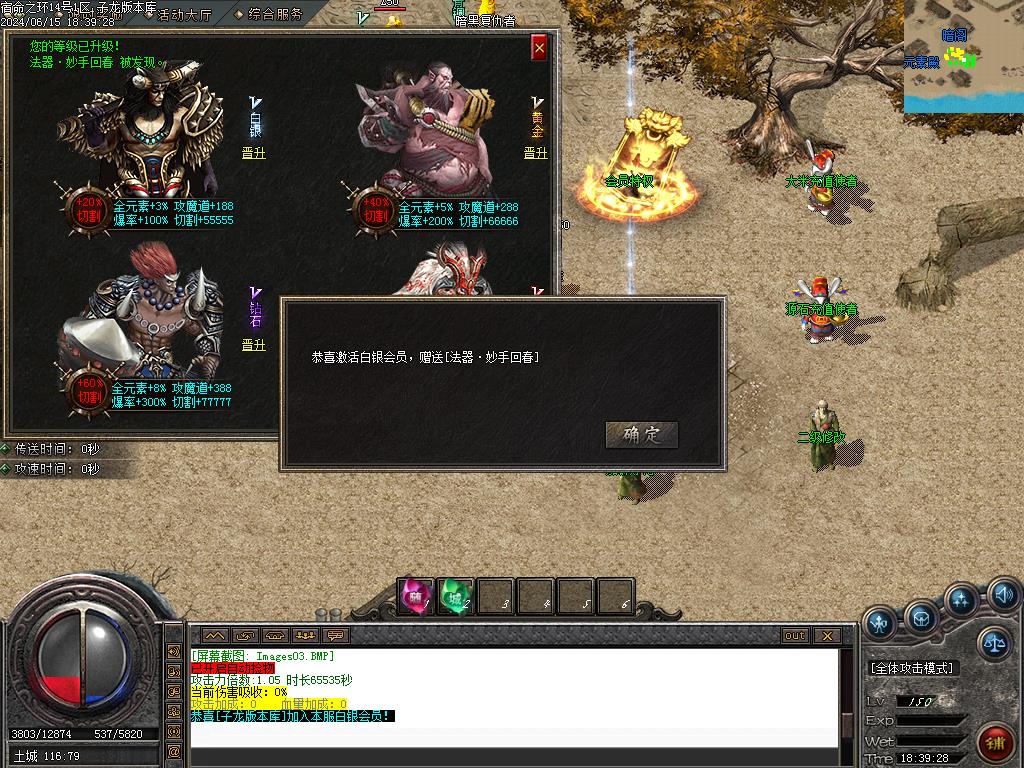
Task: Confirm the silver membership dialog with 确定
Action: coord(642,435)
